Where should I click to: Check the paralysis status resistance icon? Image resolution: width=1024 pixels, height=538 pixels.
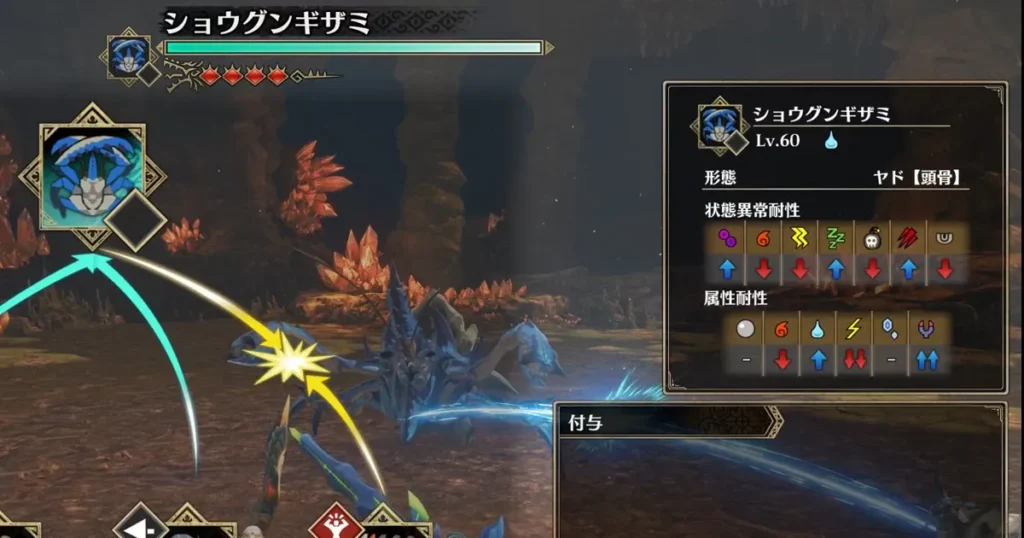(799, 238)
